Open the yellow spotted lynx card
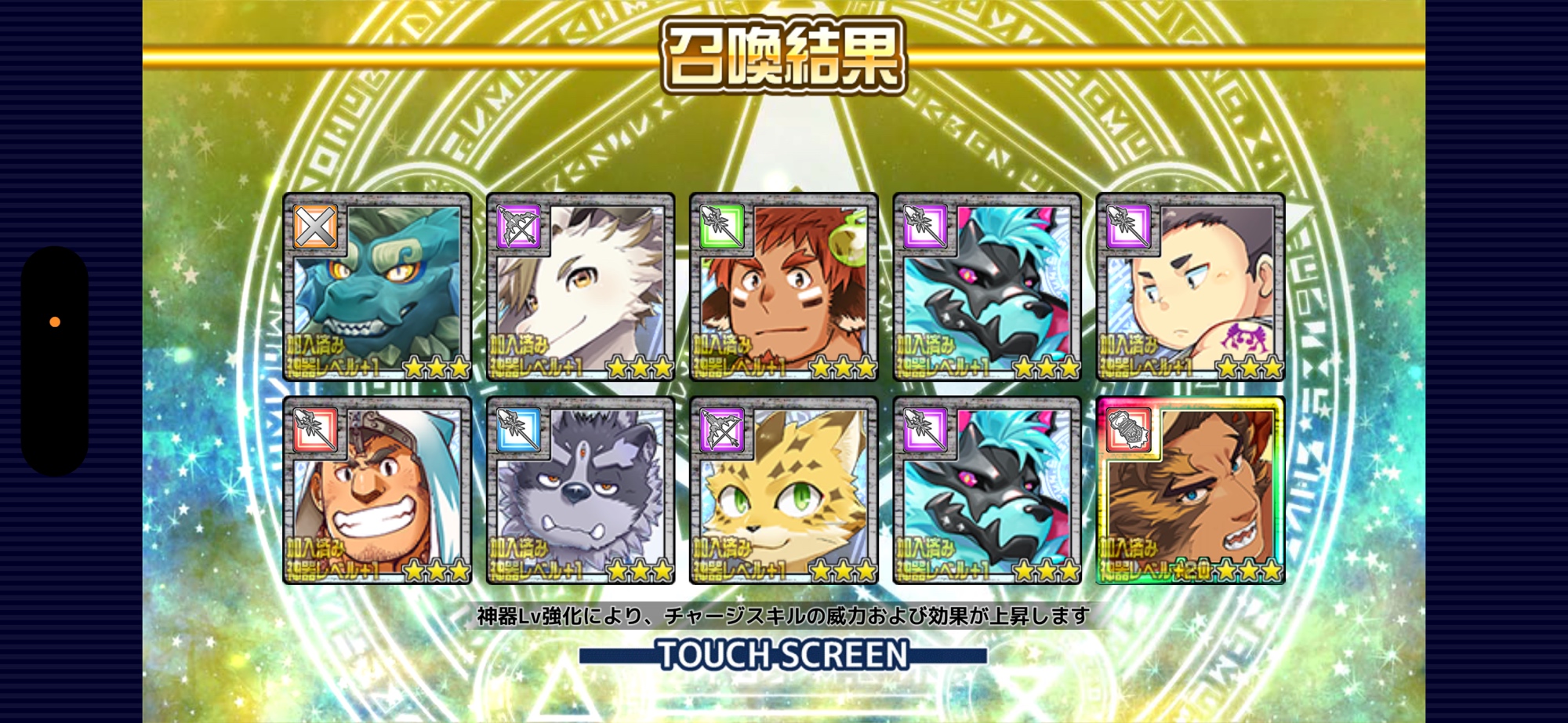 pyautogui.click(x=783, y=491)
